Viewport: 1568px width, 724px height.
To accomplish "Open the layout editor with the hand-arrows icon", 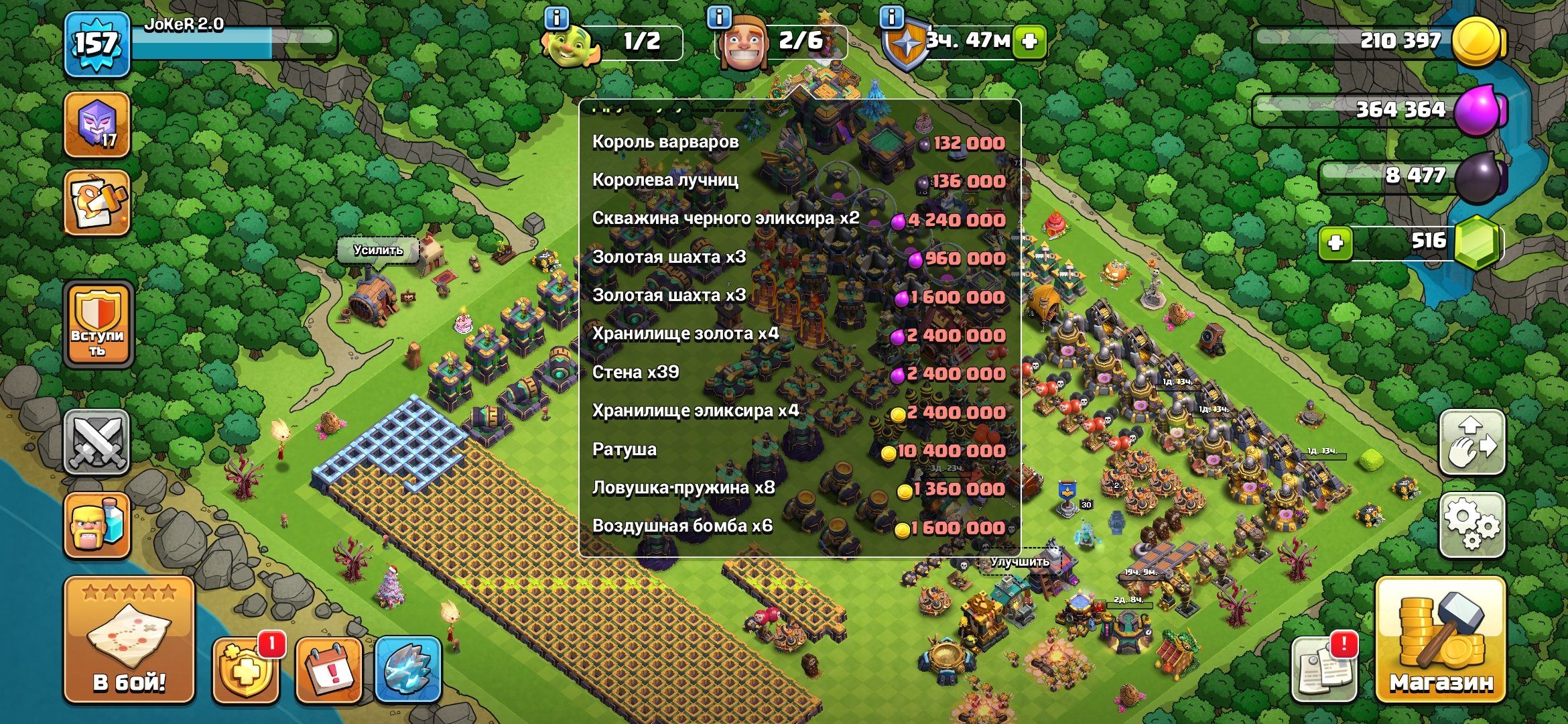I will click(x=1472, y=442).
